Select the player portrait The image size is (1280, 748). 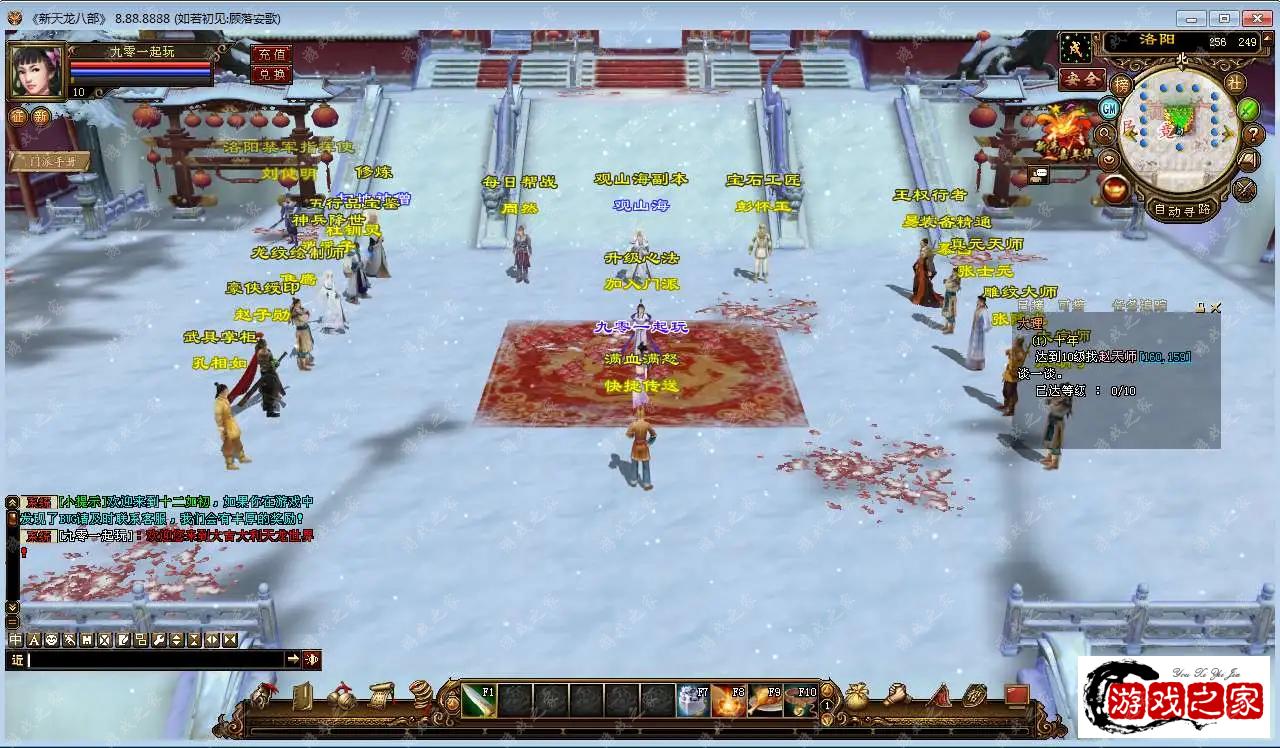tap(36, 69)
